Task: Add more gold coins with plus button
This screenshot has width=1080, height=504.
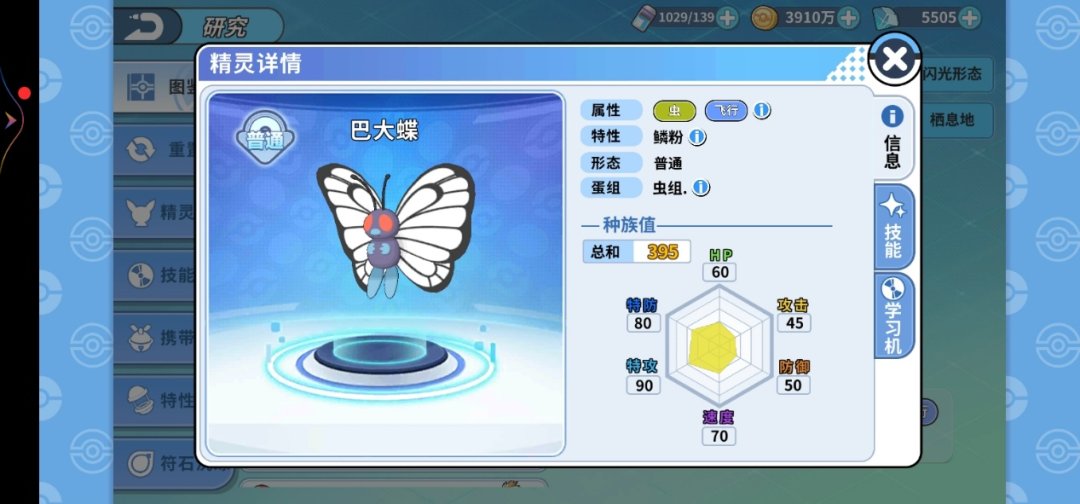Action: pos(848,17)
